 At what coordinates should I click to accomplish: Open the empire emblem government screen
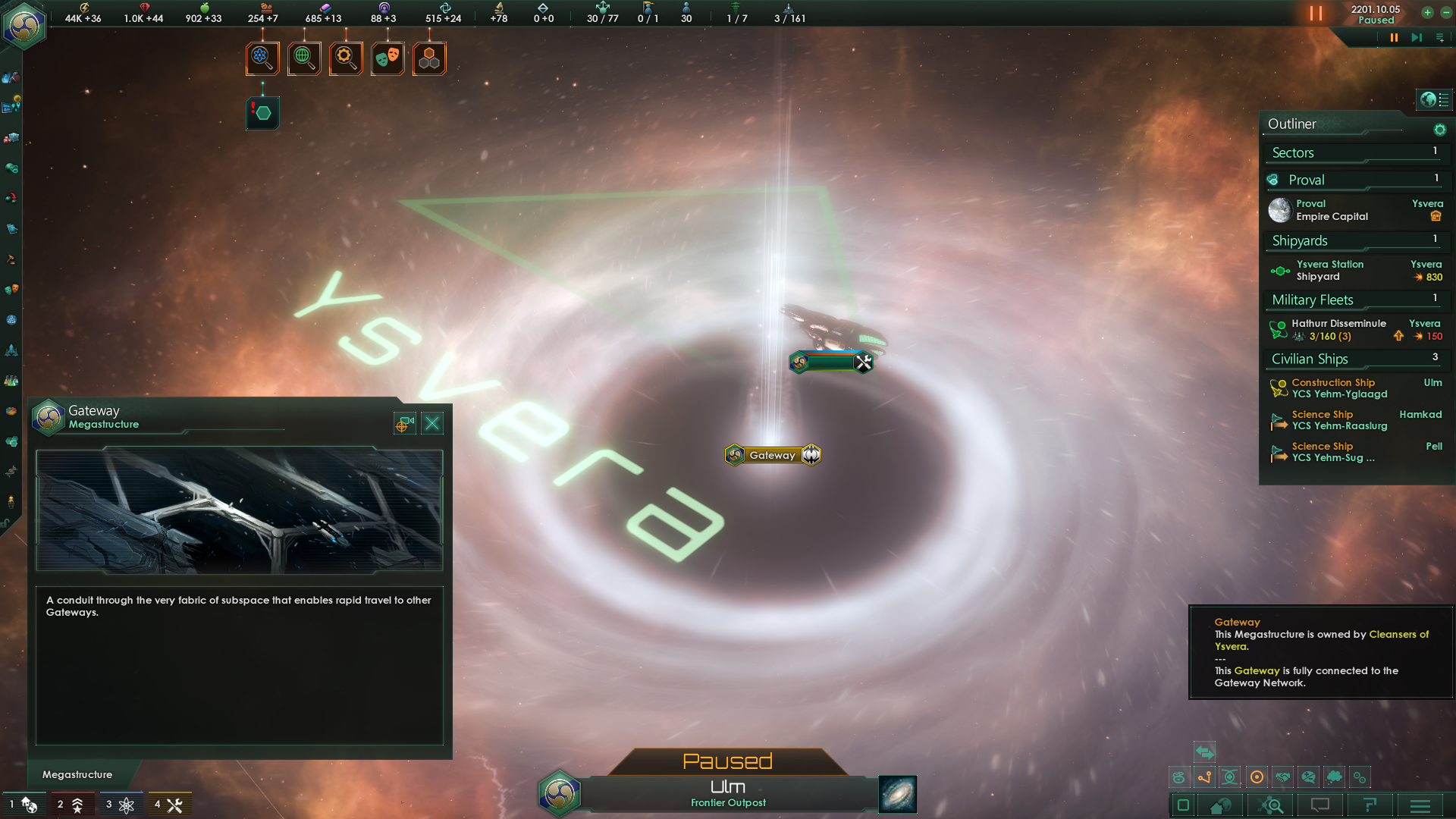coord(24,26)
